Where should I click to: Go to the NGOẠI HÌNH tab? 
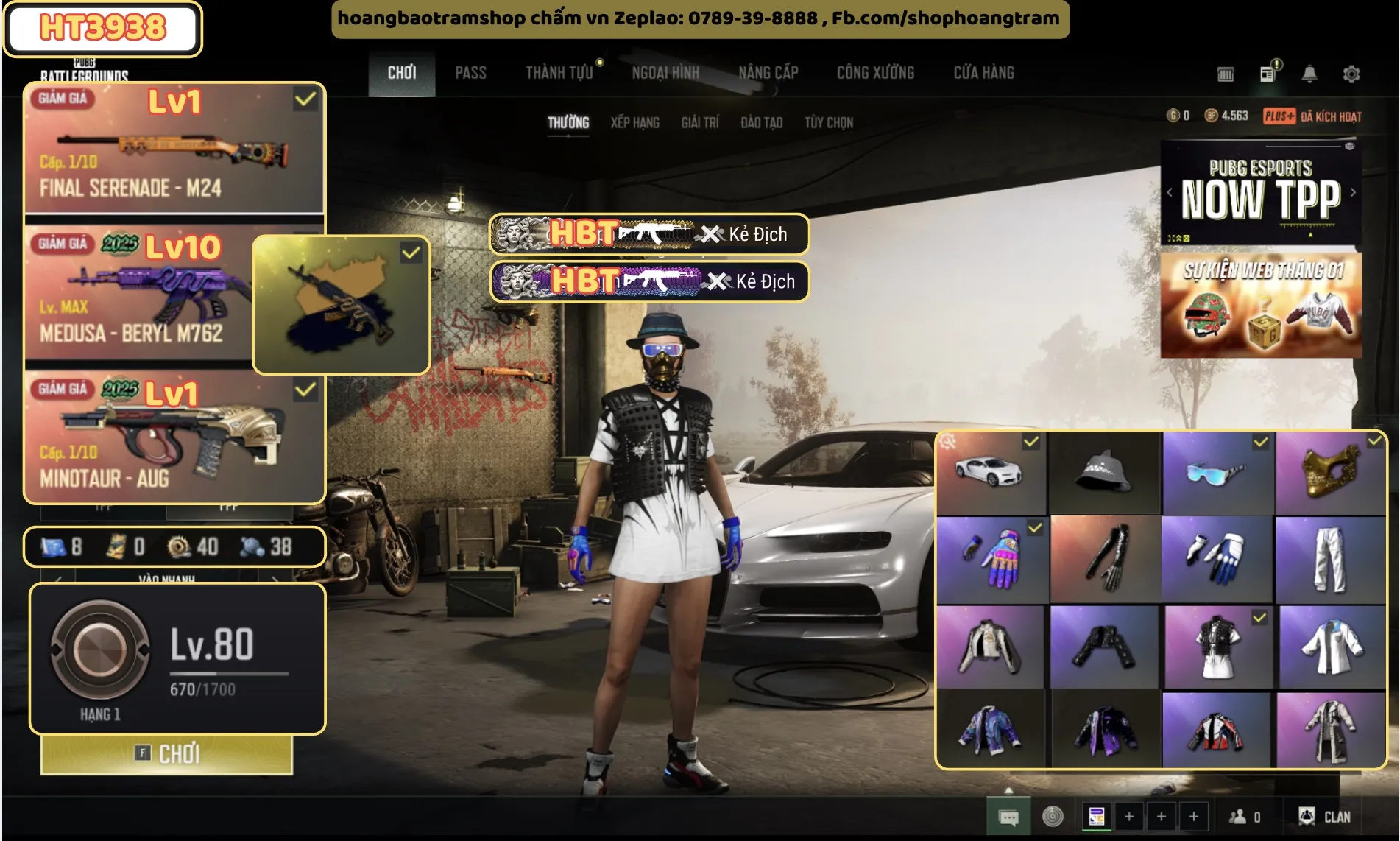click(665, 73)
